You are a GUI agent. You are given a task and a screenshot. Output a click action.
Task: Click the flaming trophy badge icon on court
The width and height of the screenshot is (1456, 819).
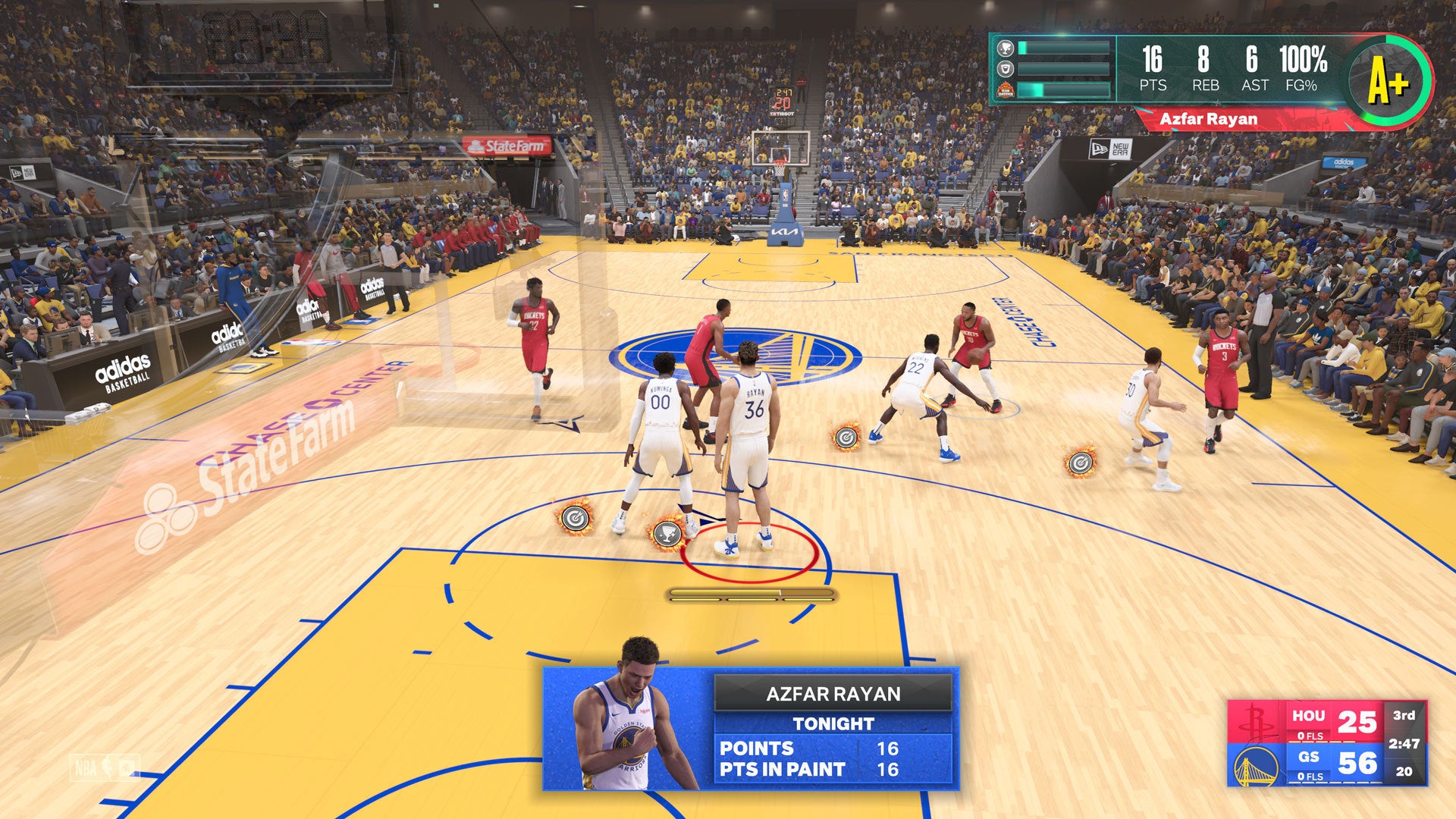click(667, 533)
